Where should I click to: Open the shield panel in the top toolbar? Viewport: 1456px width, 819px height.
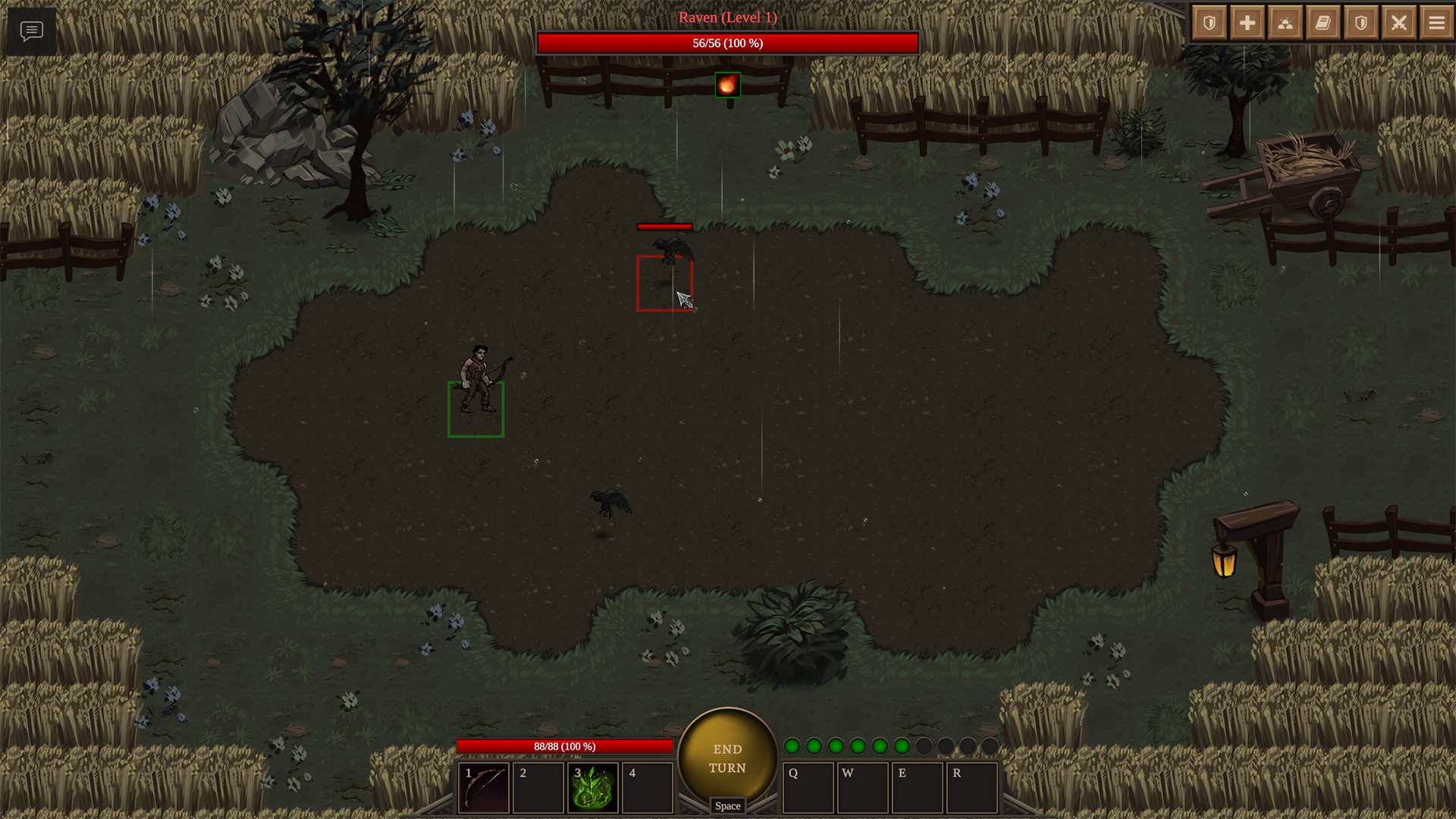[1209, 22]
